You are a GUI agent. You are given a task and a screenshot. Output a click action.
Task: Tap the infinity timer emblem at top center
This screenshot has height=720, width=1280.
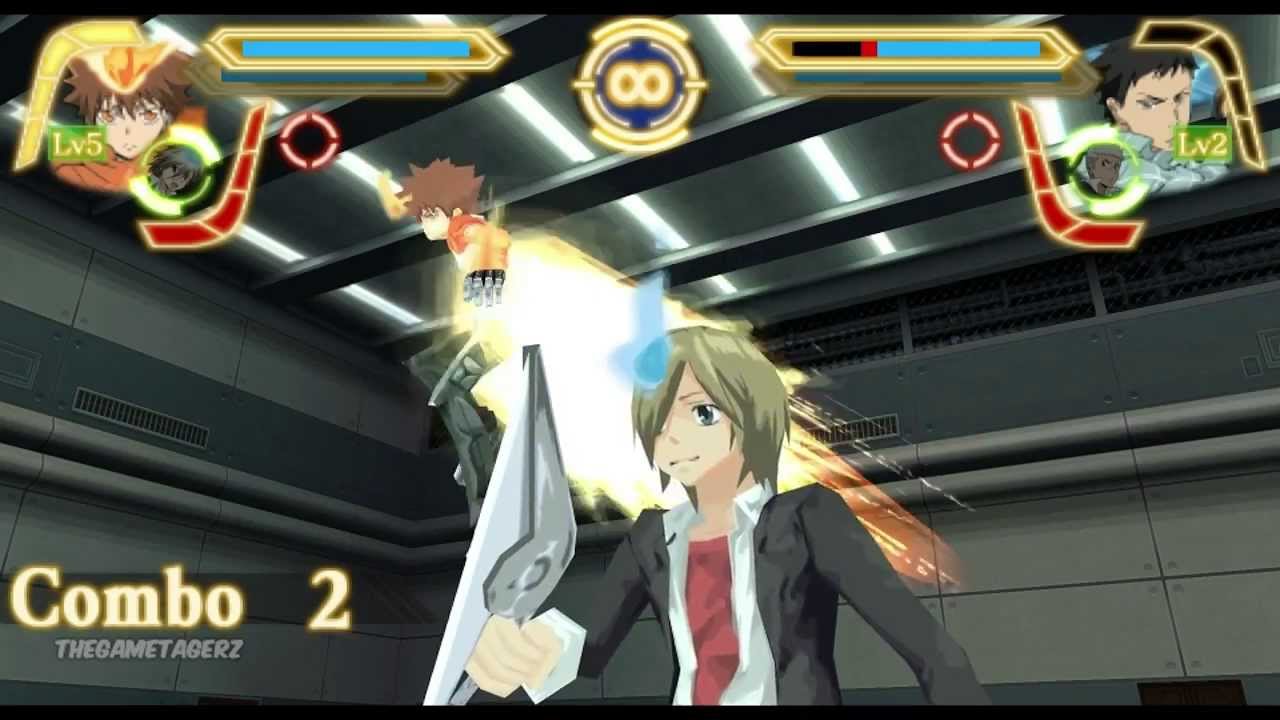click(x=640, y=85)
